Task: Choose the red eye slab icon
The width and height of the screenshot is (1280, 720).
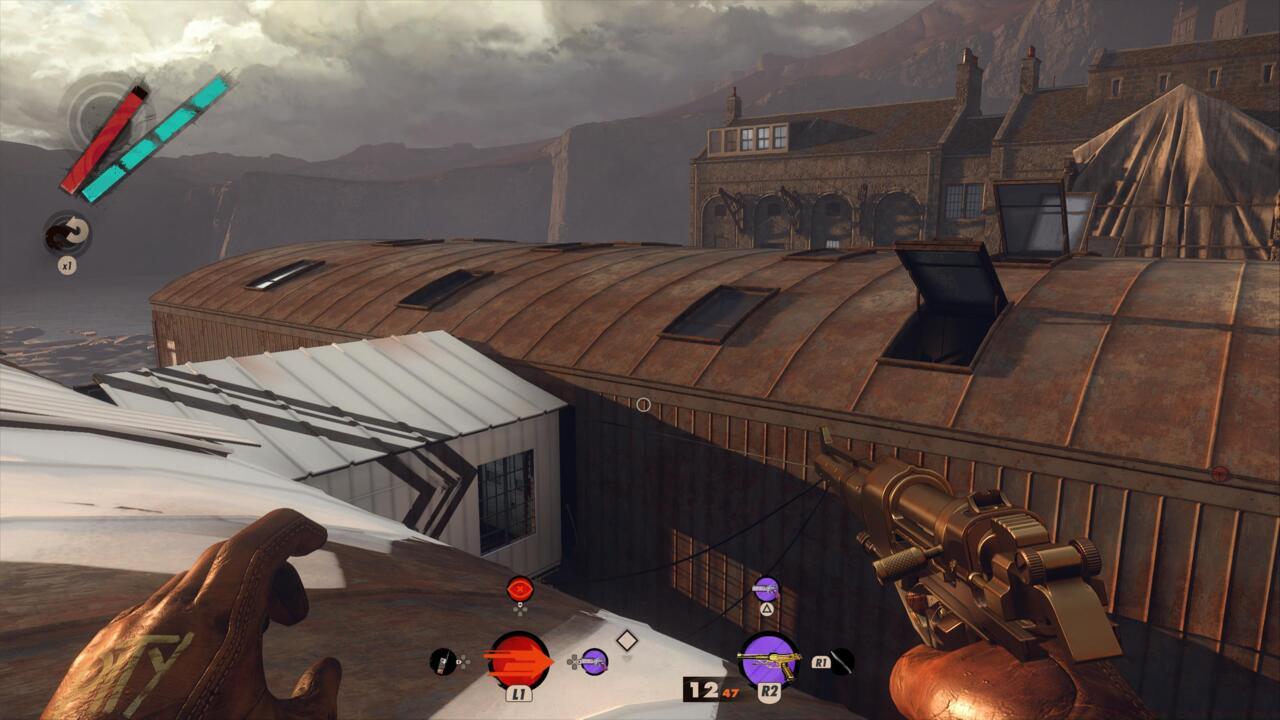Action: [x=519, y=588]
